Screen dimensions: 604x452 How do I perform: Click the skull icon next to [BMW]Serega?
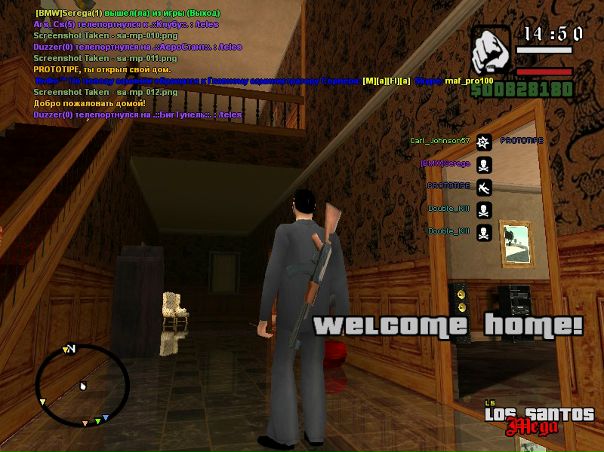click(484, 164)
